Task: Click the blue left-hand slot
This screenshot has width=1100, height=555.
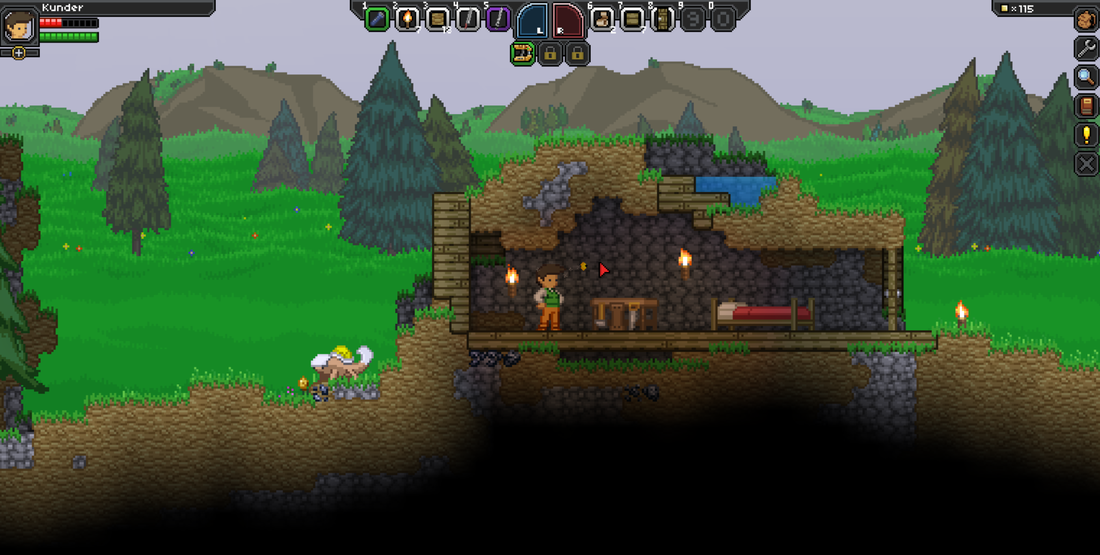Action: (533, 20)
